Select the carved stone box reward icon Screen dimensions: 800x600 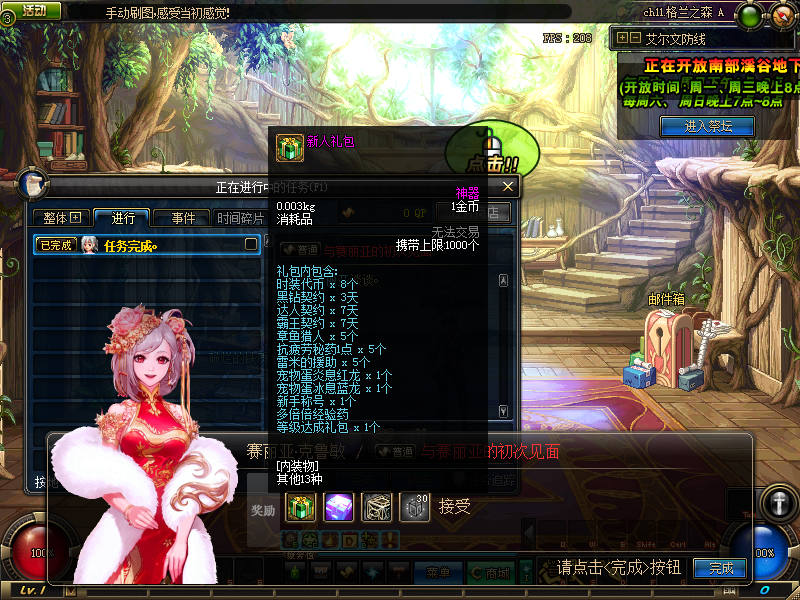(x=377, y=507)
